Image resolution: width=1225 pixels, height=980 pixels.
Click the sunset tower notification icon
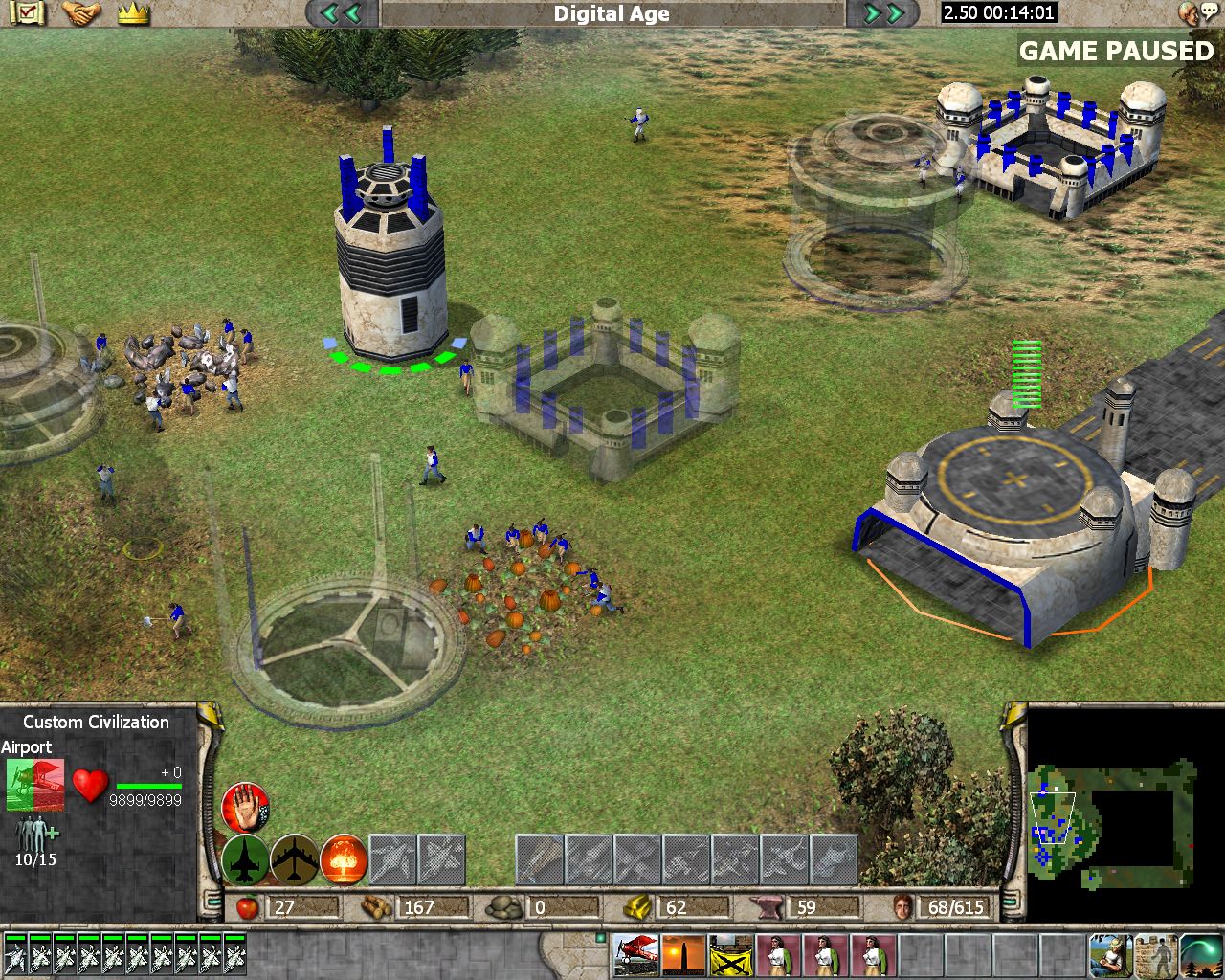tap(683, 955)
